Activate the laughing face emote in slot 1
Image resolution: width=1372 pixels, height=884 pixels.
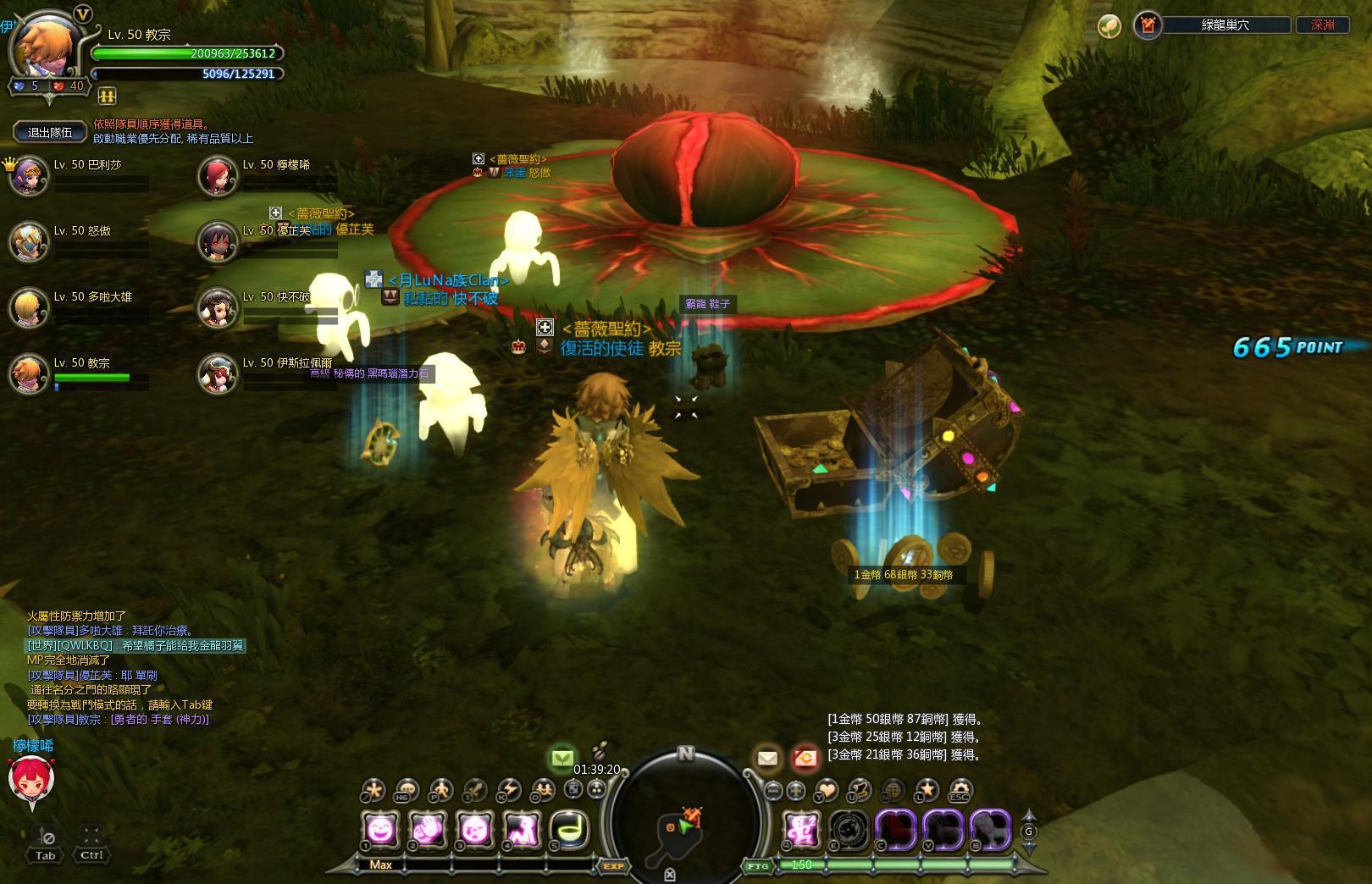point(380,829)
